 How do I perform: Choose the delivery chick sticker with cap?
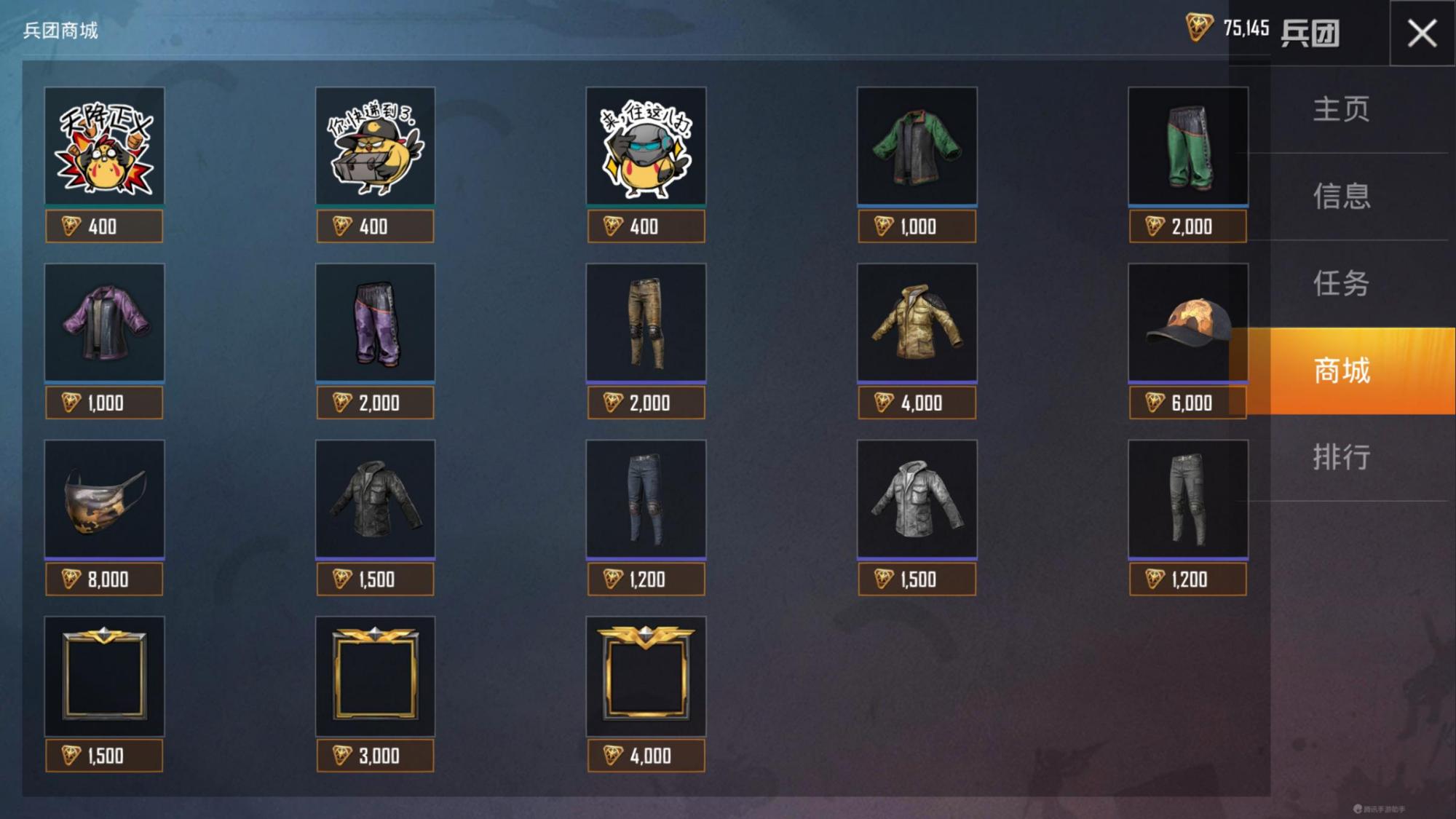pyautogui.click(x=376, y=146)
